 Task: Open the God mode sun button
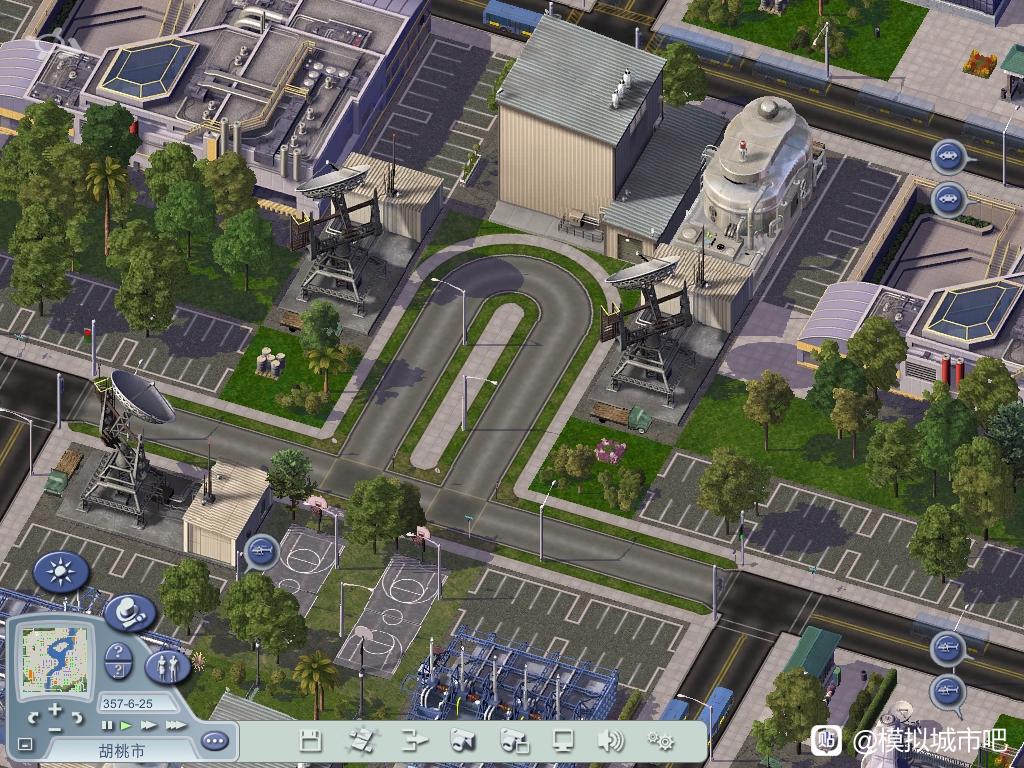click(61, 573)
